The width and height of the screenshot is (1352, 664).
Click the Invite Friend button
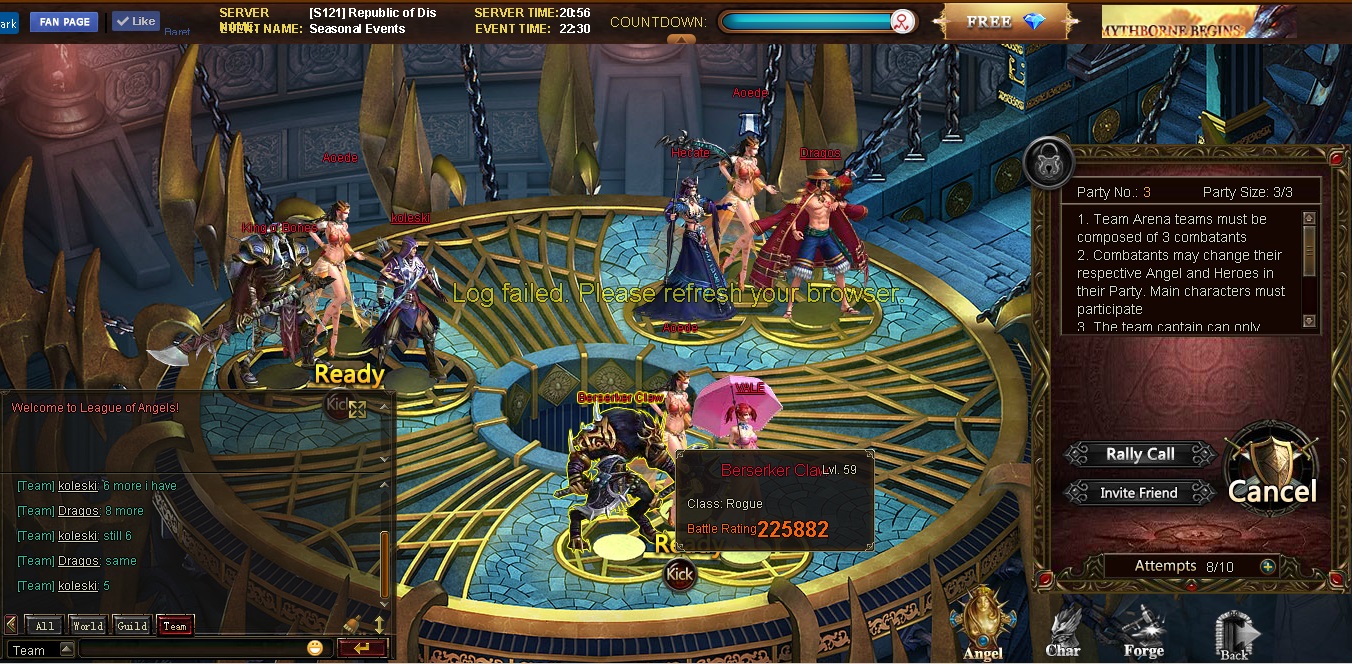click(x=1138, y=493)
